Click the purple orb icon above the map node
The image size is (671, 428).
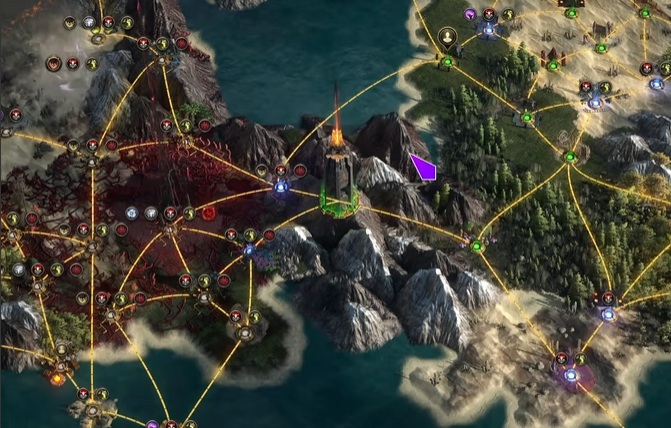click(469, 14)
